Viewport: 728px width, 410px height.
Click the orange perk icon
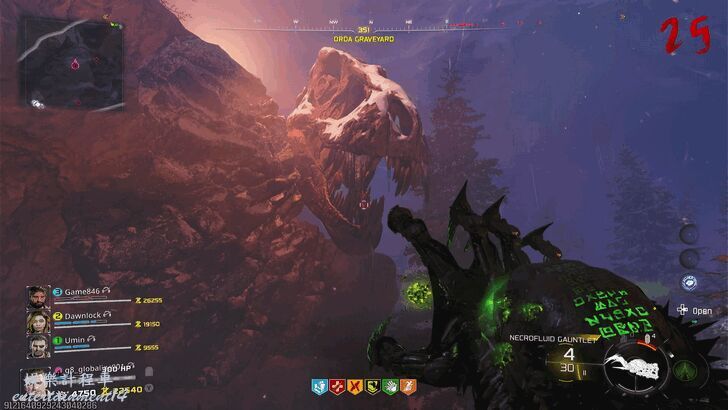(x=409, y=385)
